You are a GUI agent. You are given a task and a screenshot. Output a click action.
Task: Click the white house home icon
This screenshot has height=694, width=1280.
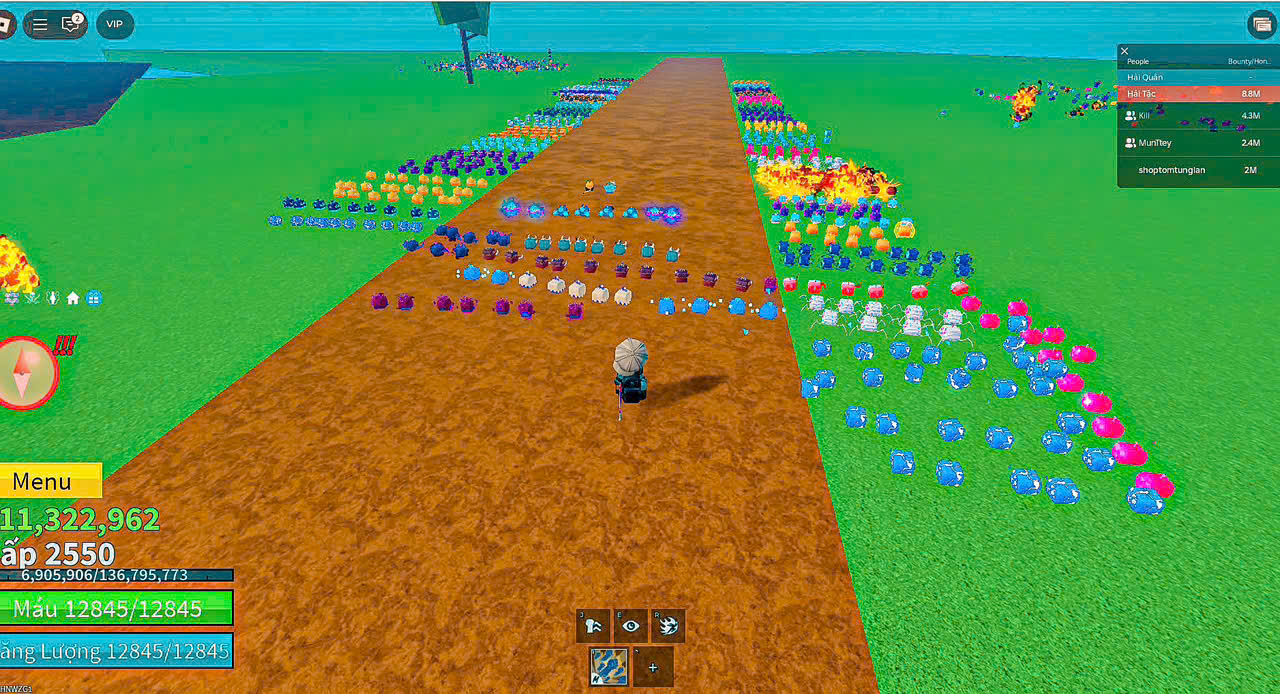(73, 298)
